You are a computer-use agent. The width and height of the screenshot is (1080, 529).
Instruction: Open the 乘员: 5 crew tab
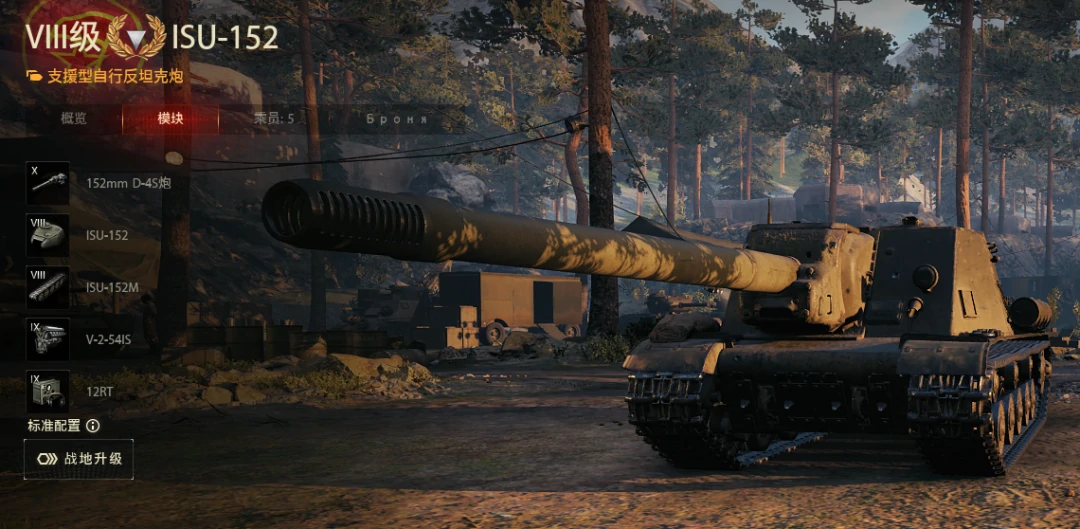click(x=274, y=119)
